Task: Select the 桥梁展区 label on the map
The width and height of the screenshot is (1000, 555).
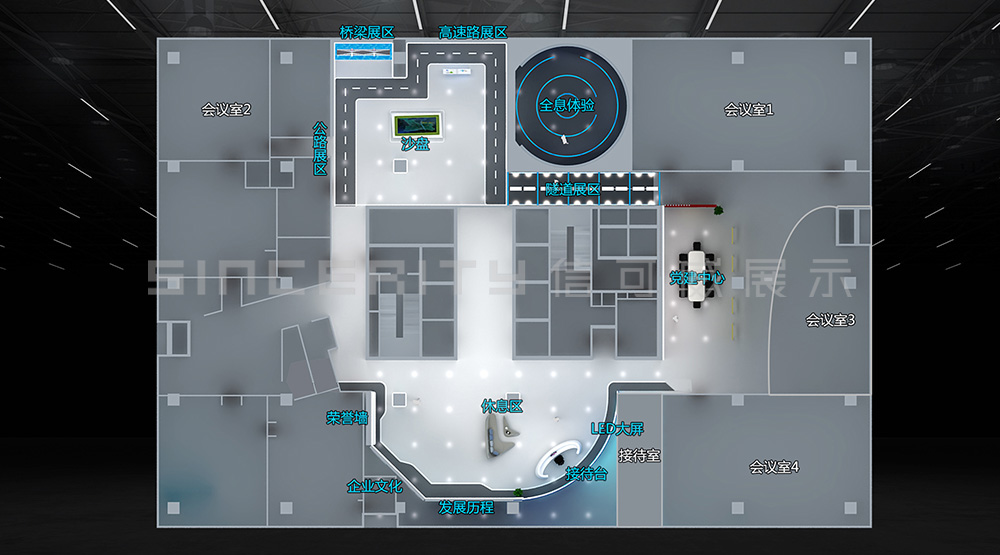Action: point(366,32)
